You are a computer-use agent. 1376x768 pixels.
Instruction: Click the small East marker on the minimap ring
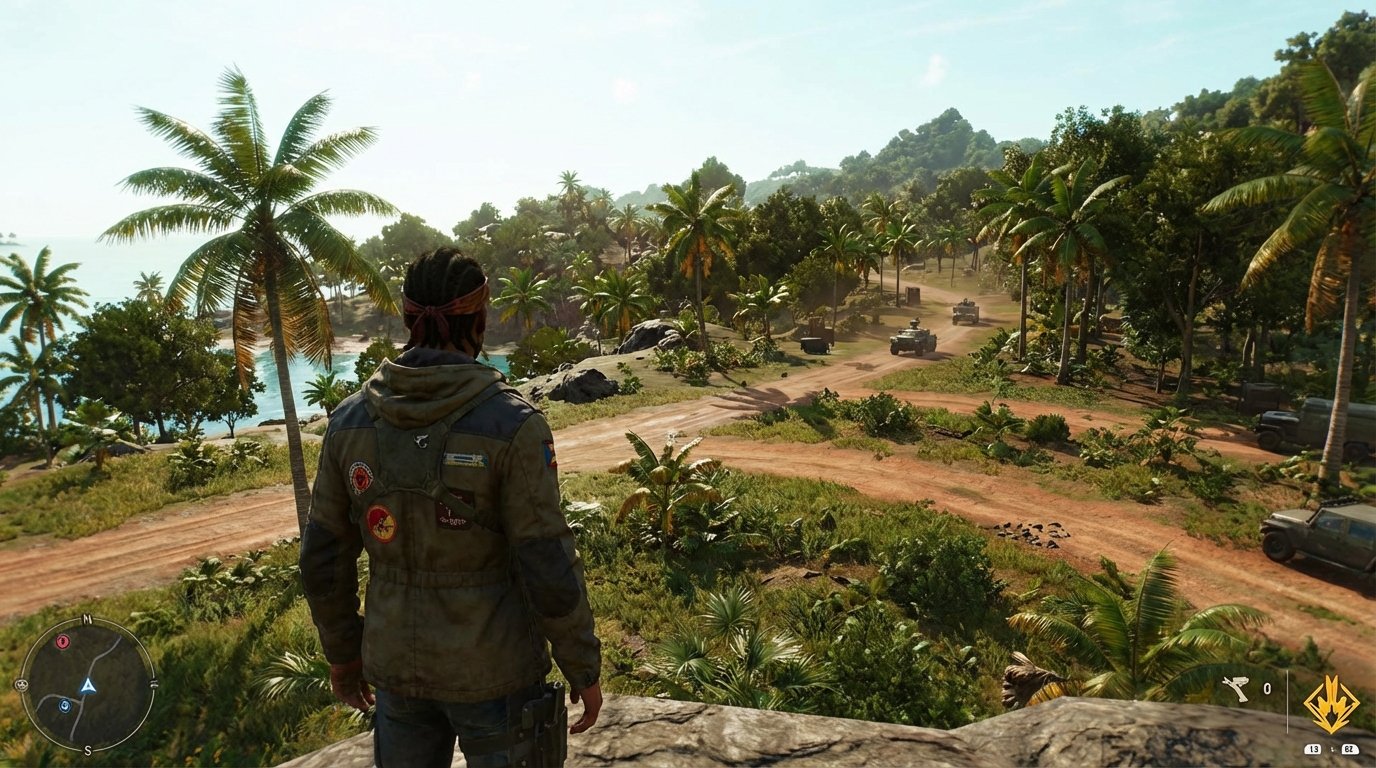(155, 684)
